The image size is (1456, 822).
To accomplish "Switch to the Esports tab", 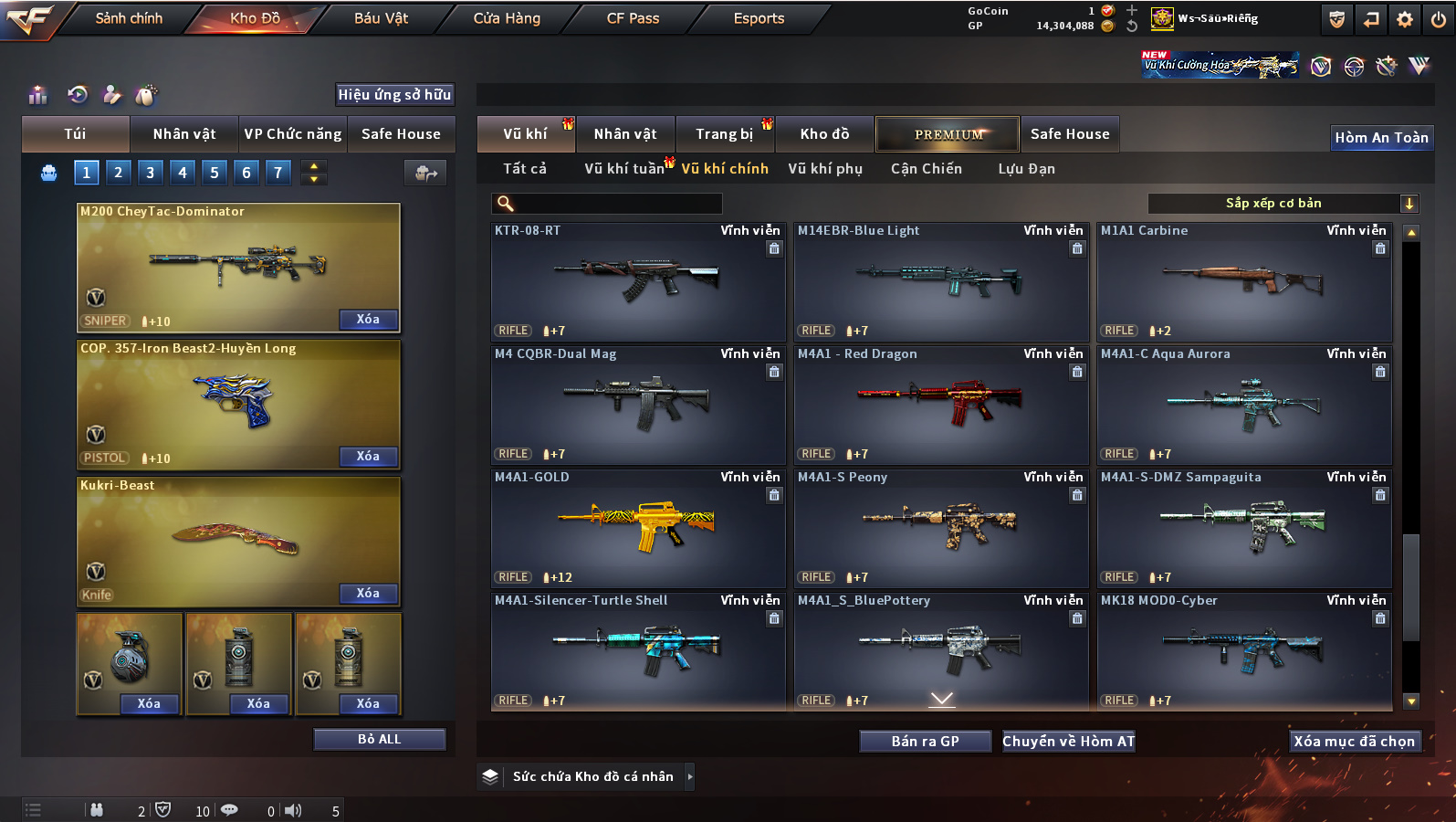I will point(759,18).
